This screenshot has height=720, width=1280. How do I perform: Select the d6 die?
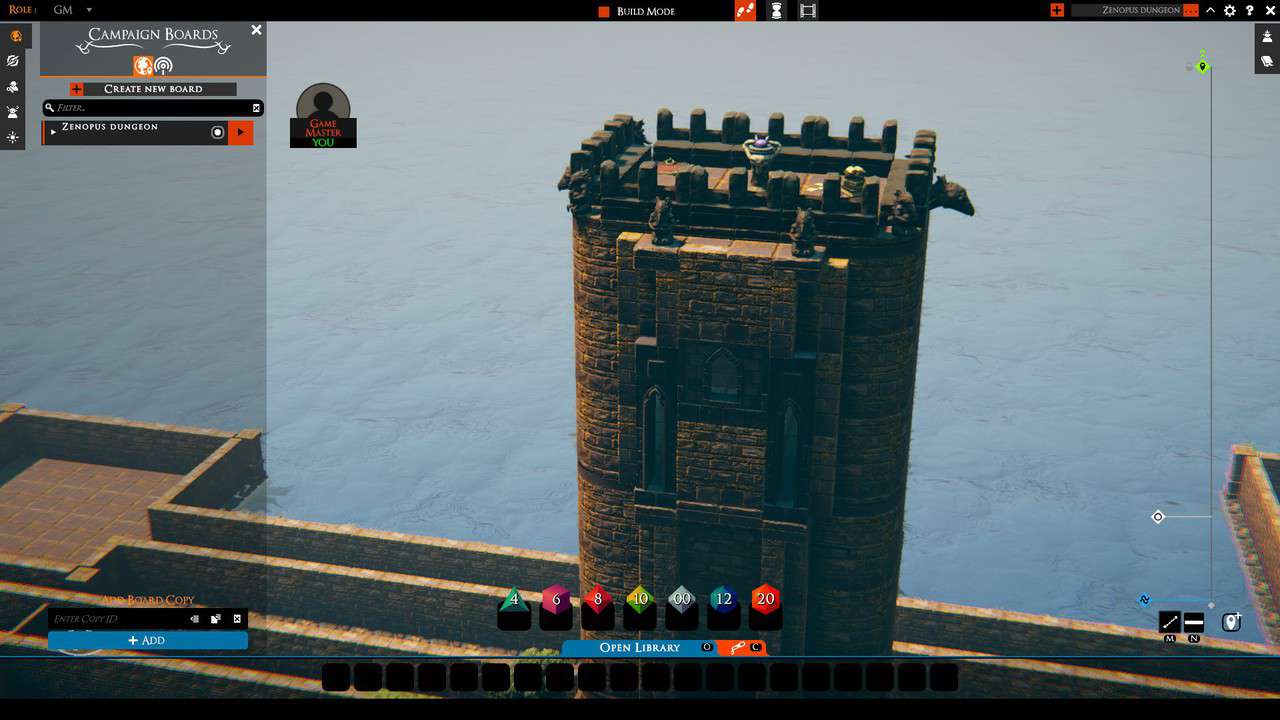pyautogui.click(x=556, y=600)
